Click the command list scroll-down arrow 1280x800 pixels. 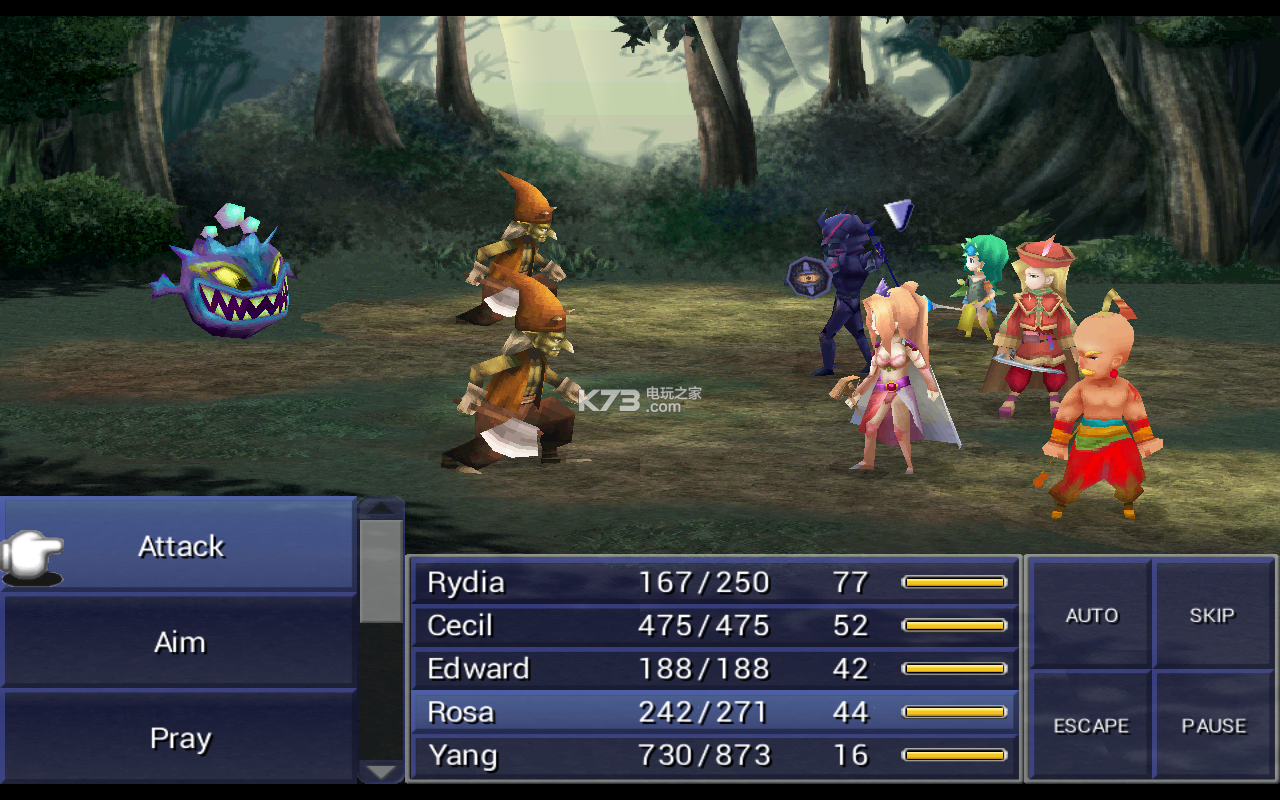(x=381, y=771)
